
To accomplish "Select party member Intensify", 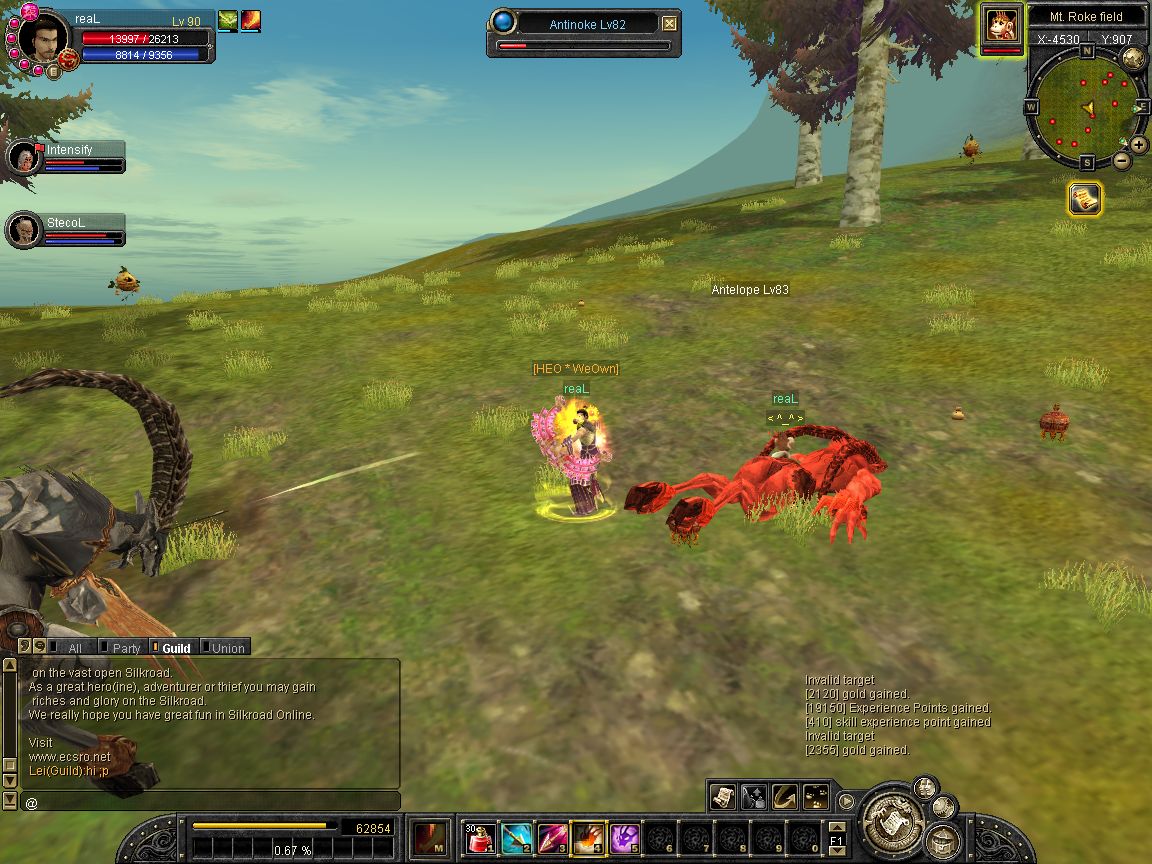I will tap(24, 156).
